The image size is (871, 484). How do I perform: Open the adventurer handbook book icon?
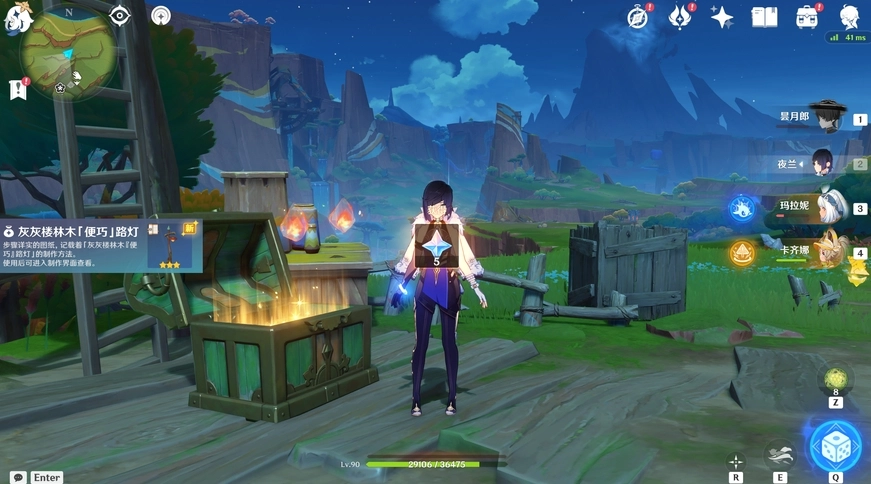tap(764, 16)
